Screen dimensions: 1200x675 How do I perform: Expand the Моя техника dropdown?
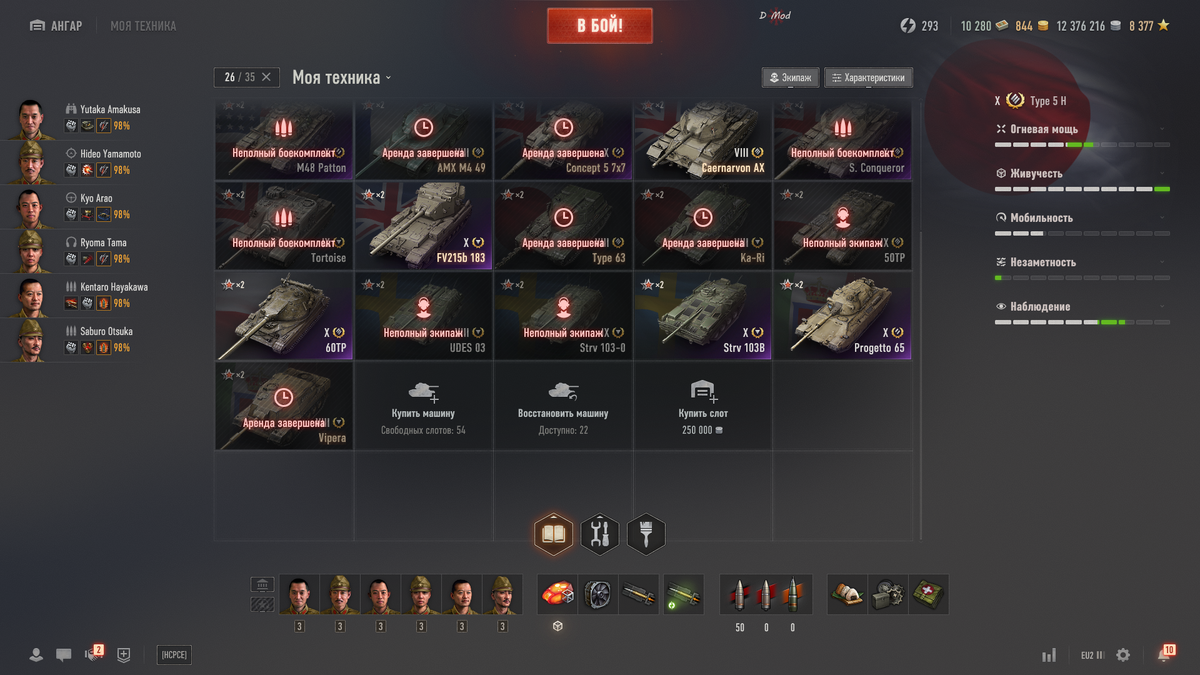coord(342,77)
